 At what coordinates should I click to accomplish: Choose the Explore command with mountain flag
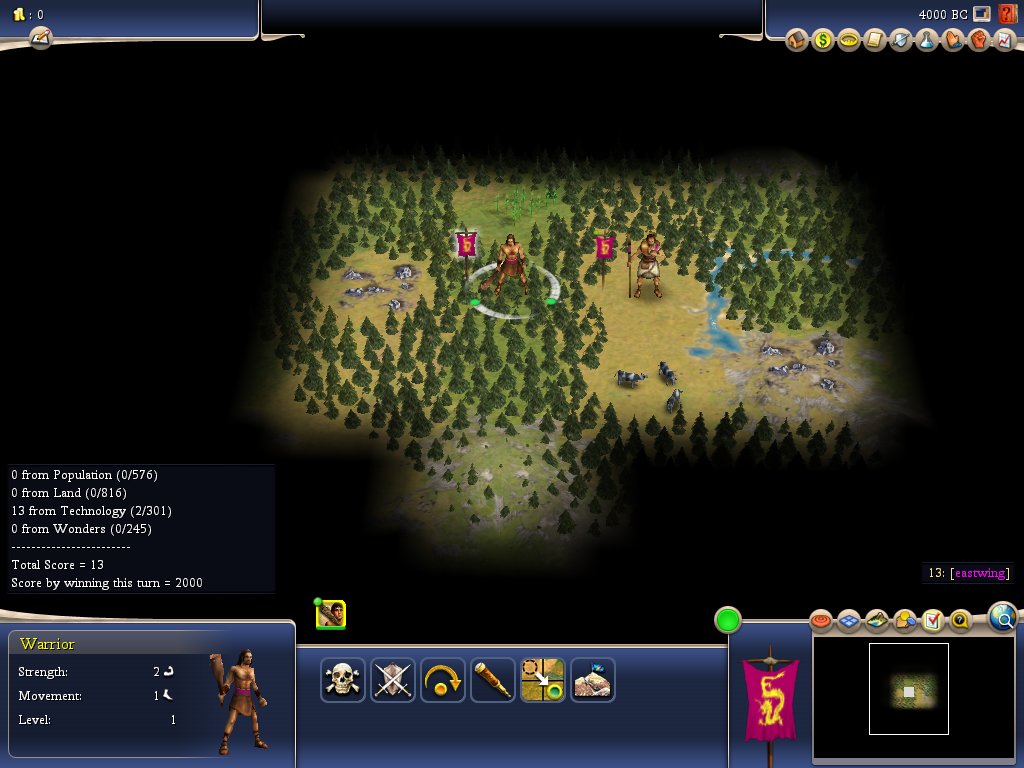(593, 680)
